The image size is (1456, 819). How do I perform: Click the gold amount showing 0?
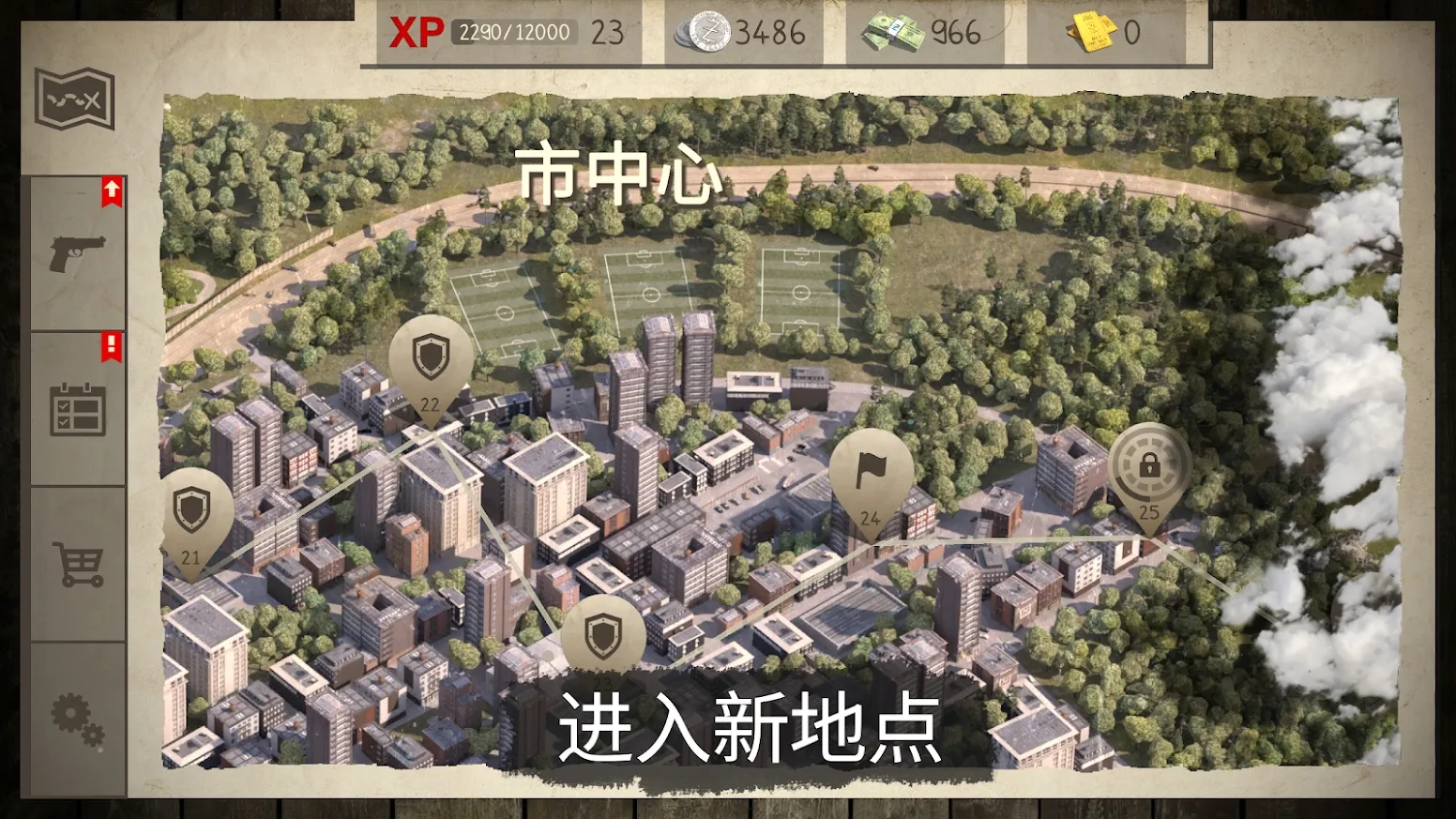tap(1131, 33)
